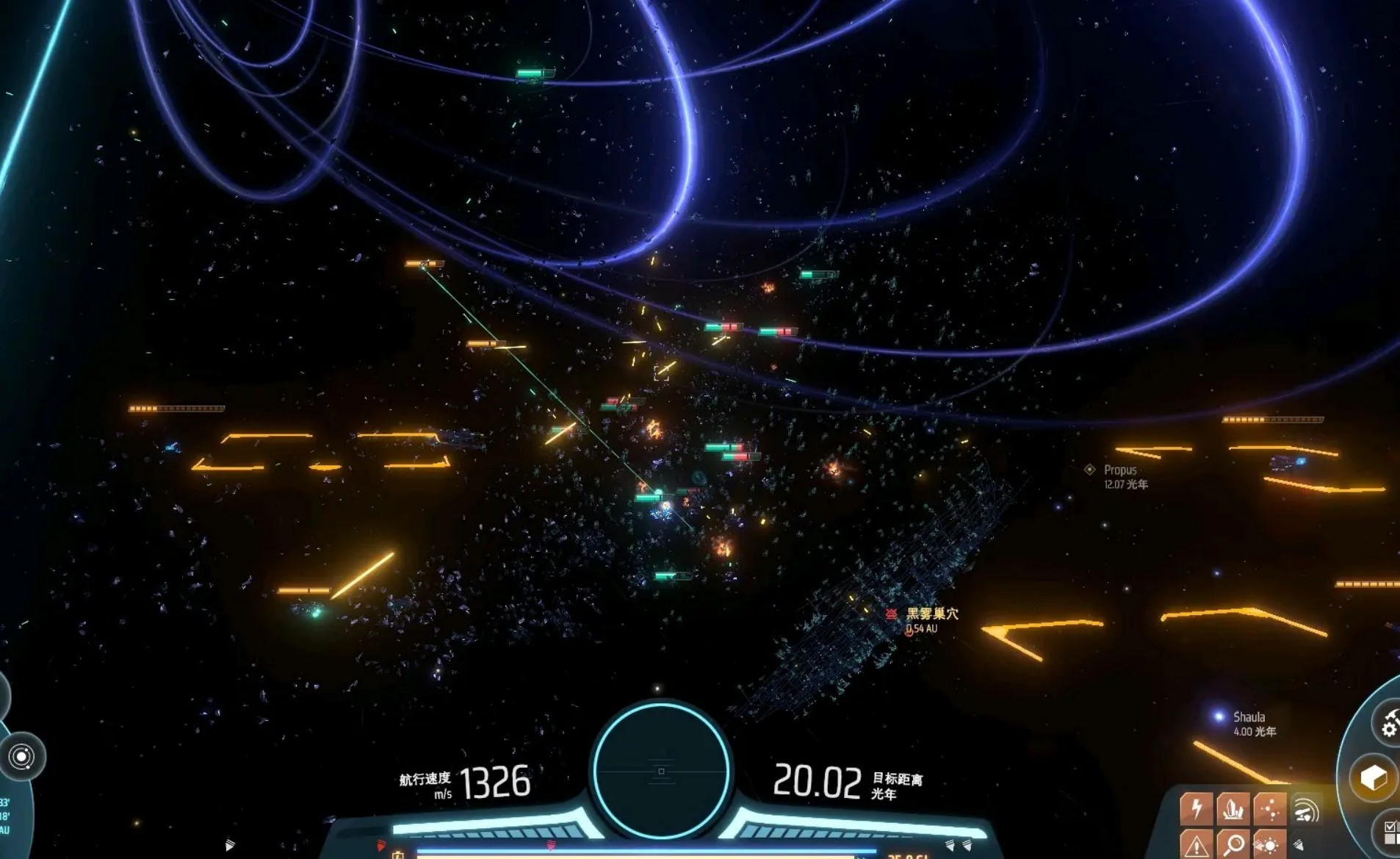
Task: Select the Propus star marker
Action: coord(1090,470)
